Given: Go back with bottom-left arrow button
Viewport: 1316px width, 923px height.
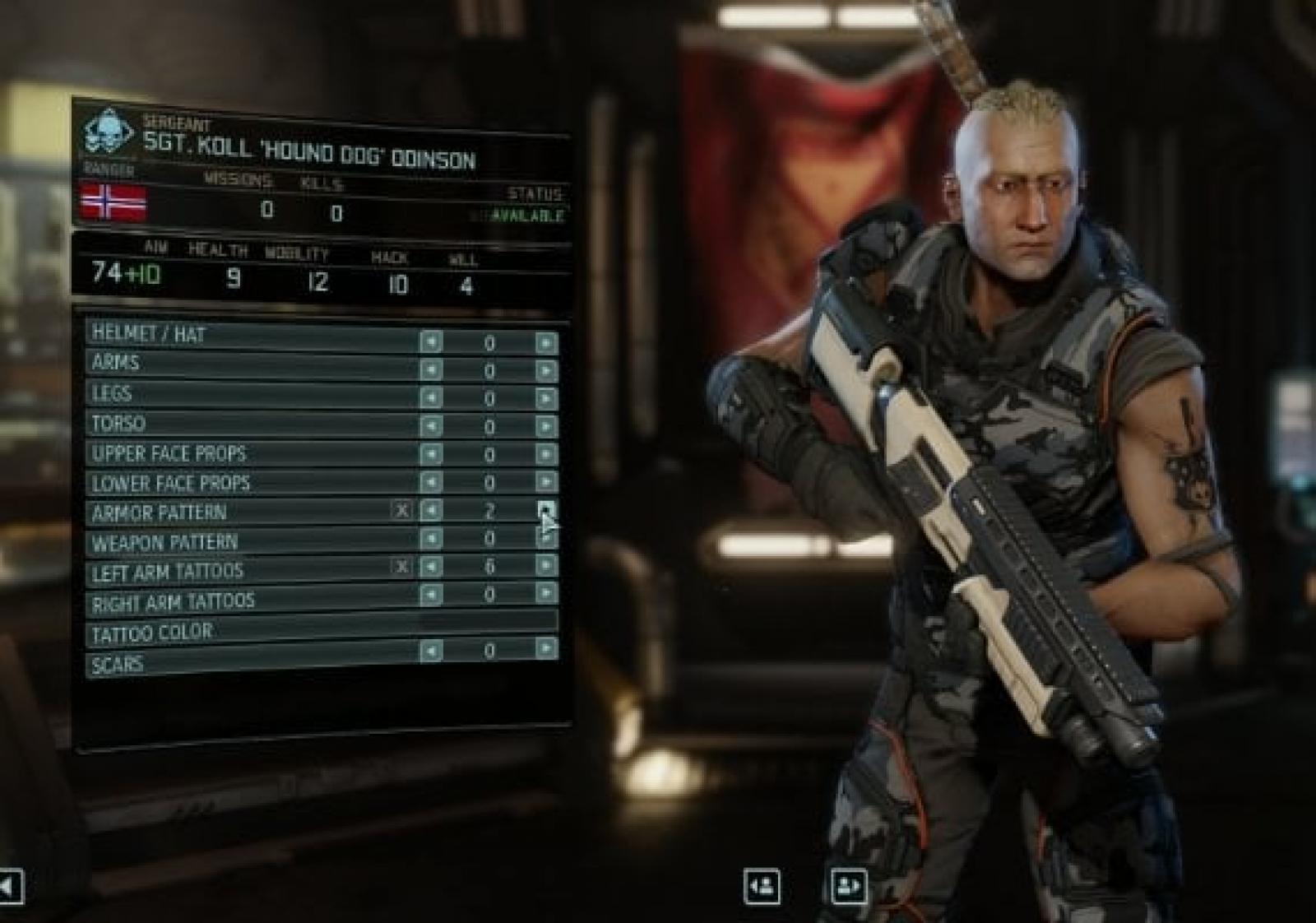Looking at the screenshot, I should coord(10,887).
